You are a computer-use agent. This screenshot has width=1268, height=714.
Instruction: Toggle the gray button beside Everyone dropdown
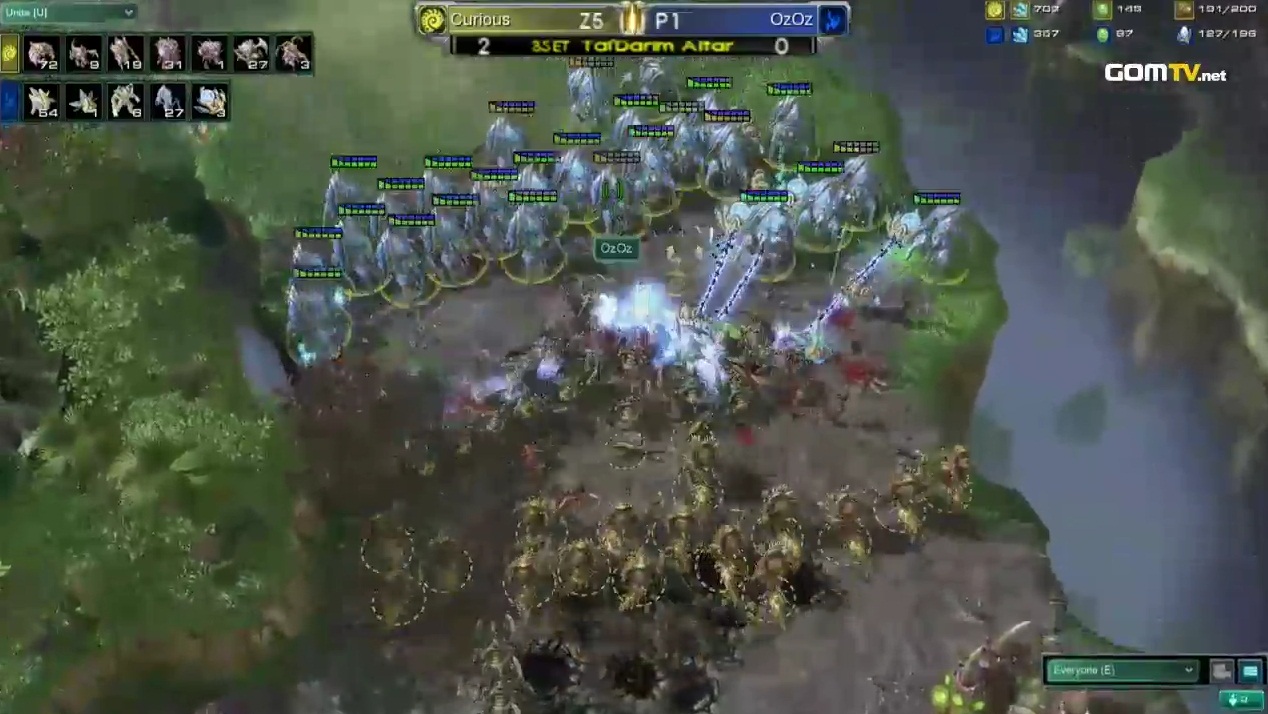point(1221,671)
